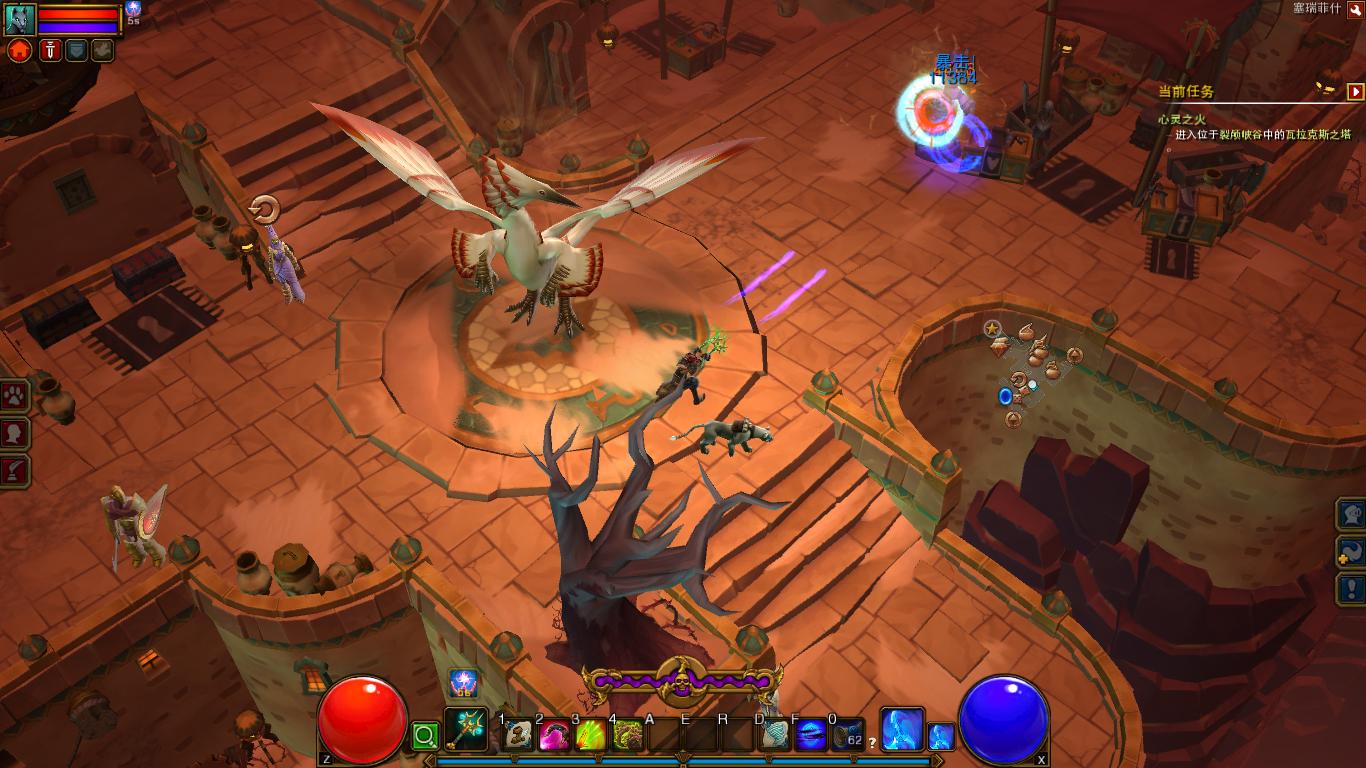Collapse the current quest tracker arrow
The height and width of the screenshot is (768, 1366).
1355,91
